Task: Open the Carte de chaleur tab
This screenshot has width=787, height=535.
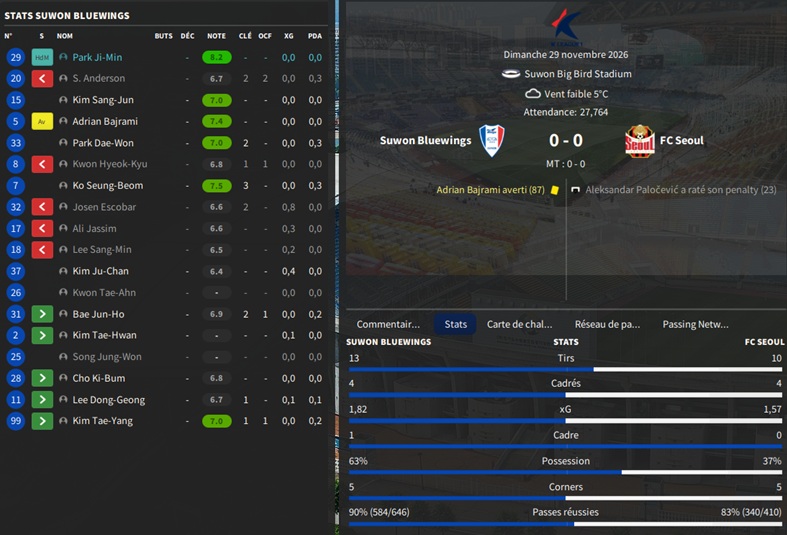Action: pos(519,324)
